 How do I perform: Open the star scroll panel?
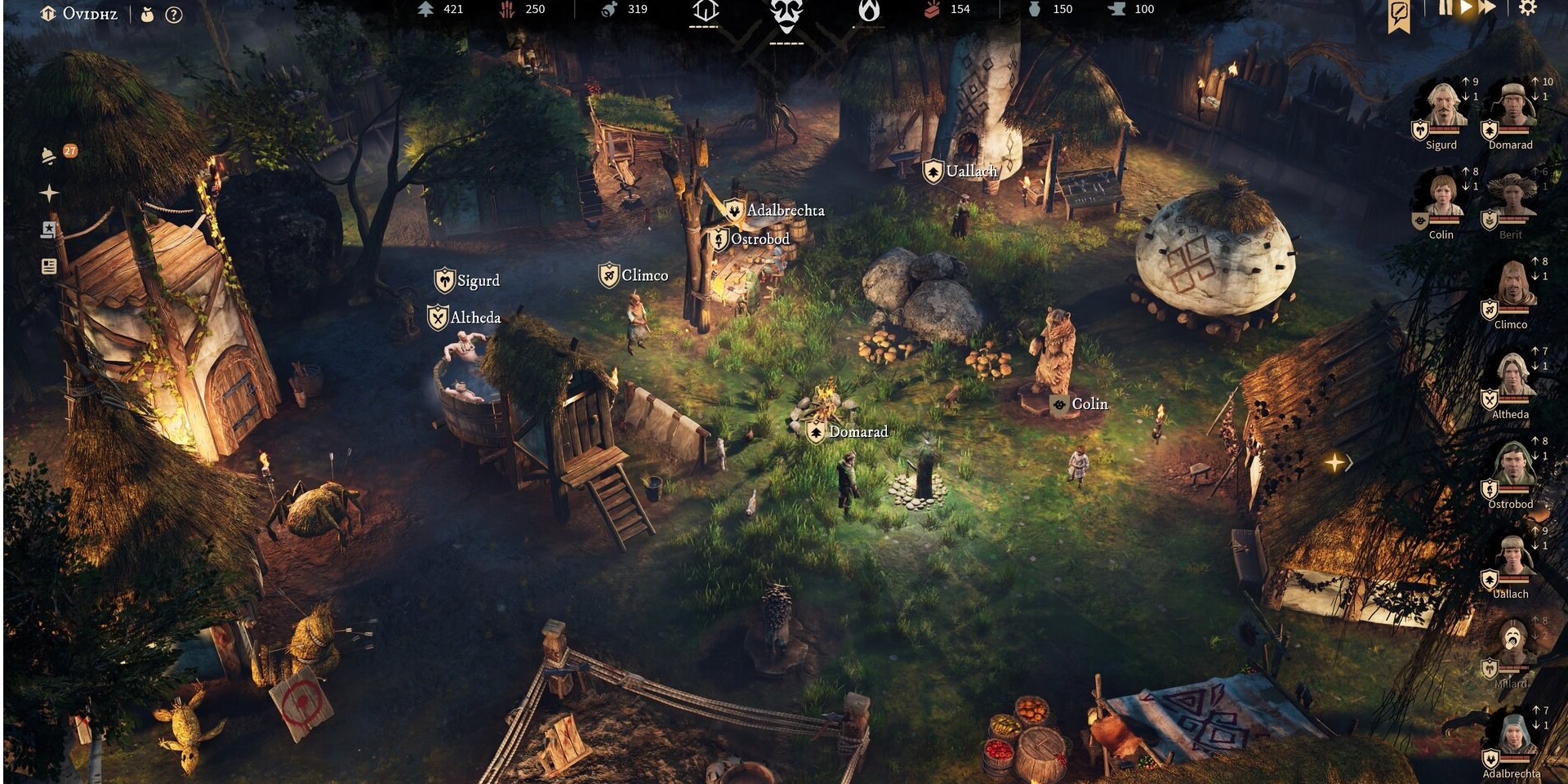(x=49, y=230)
